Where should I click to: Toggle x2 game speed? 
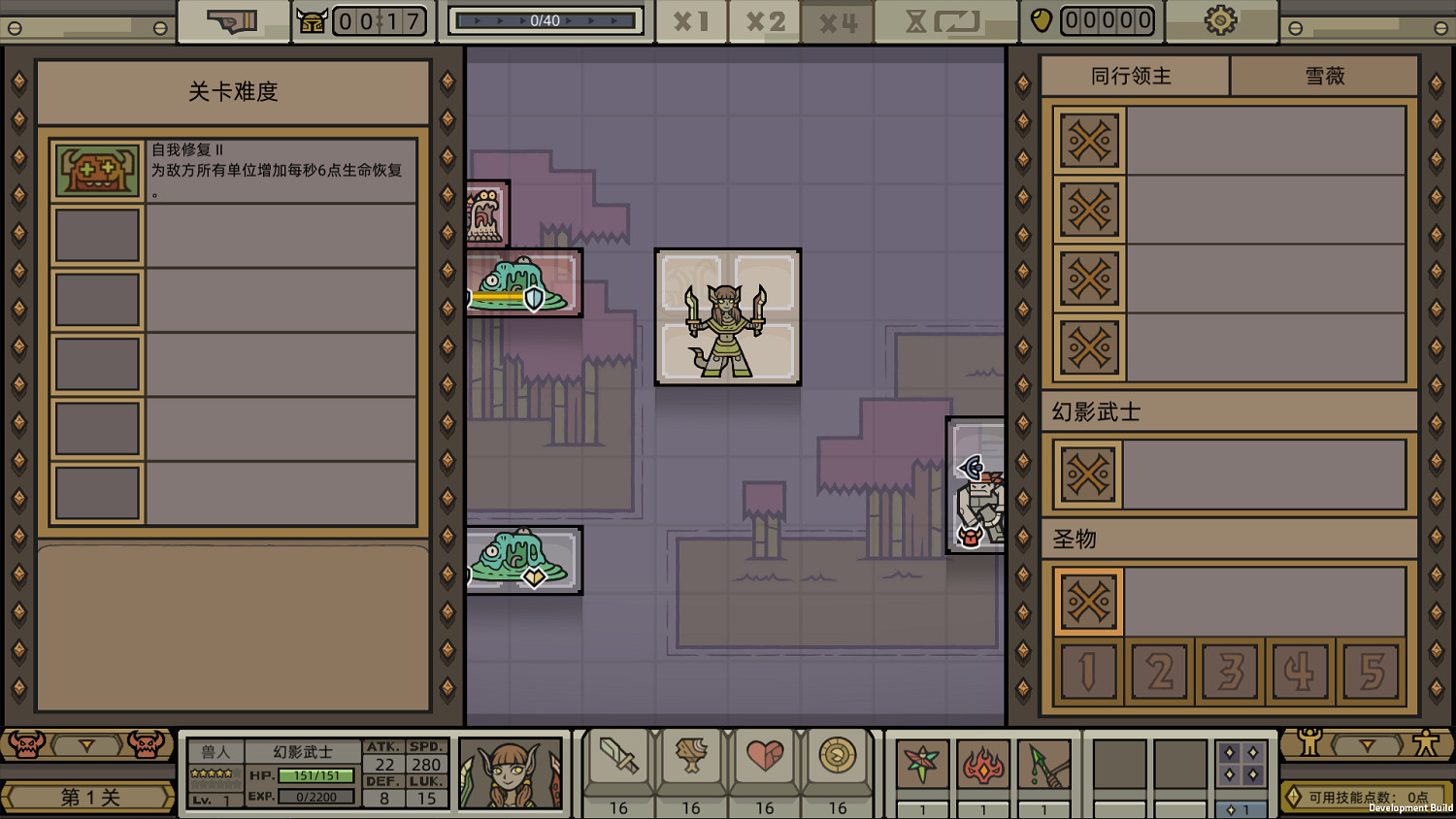point(764,20)
